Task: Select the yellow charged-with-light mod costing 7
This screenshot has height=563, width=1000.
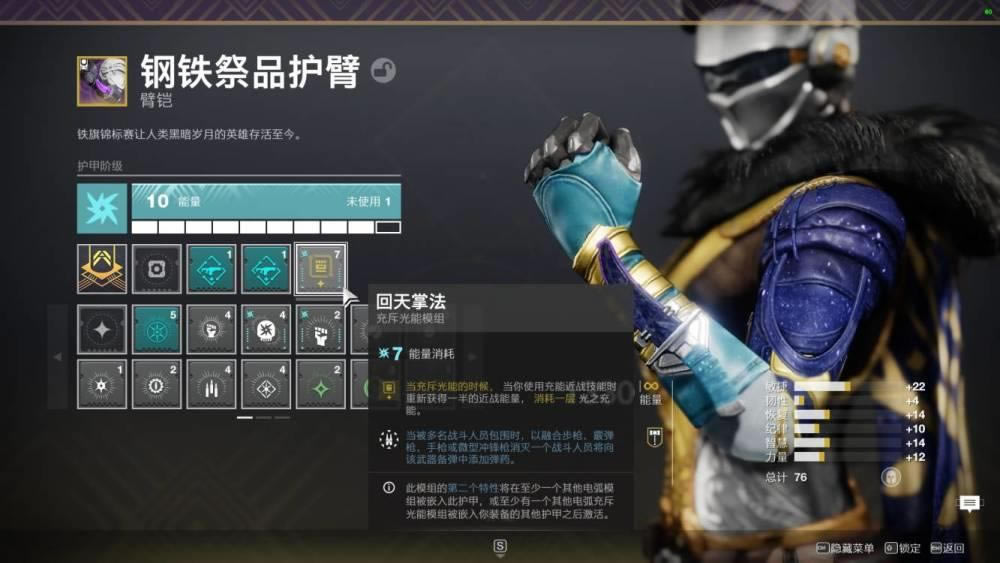Action: (x=320, y=269)
